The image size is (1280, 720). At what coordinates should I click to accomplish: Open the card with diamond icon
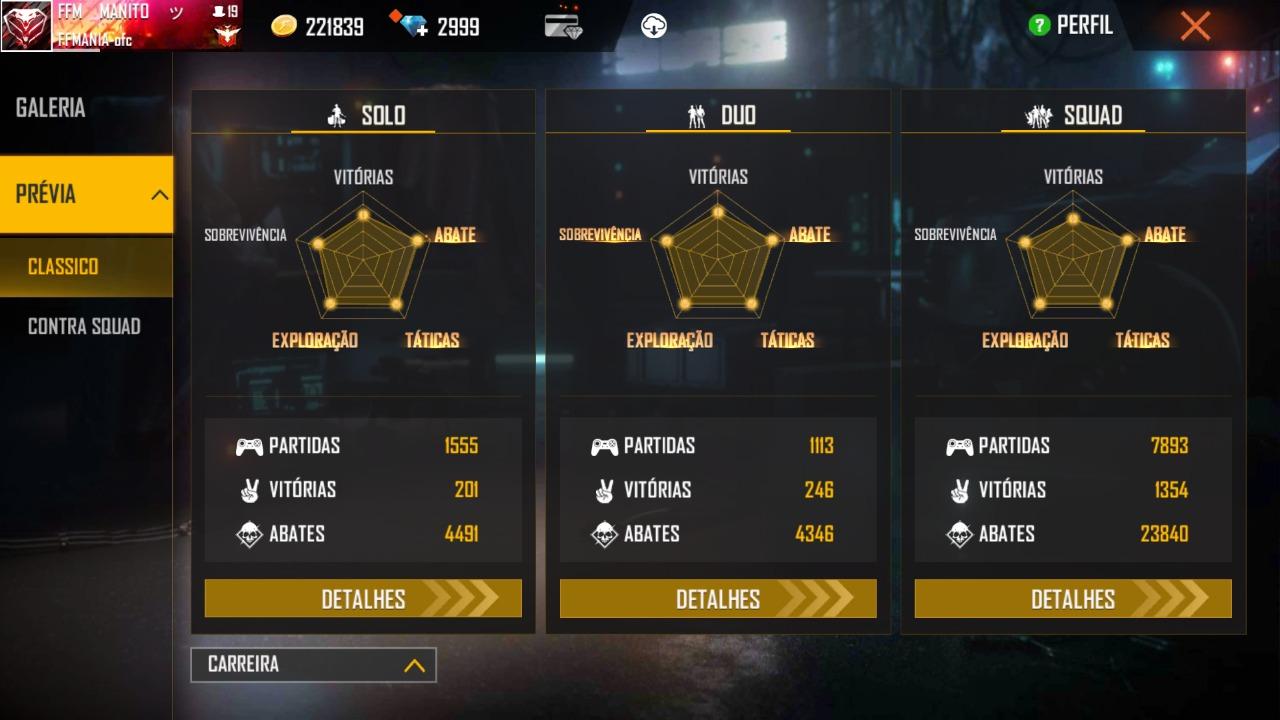pyautogui.click(x=564, y=26)
